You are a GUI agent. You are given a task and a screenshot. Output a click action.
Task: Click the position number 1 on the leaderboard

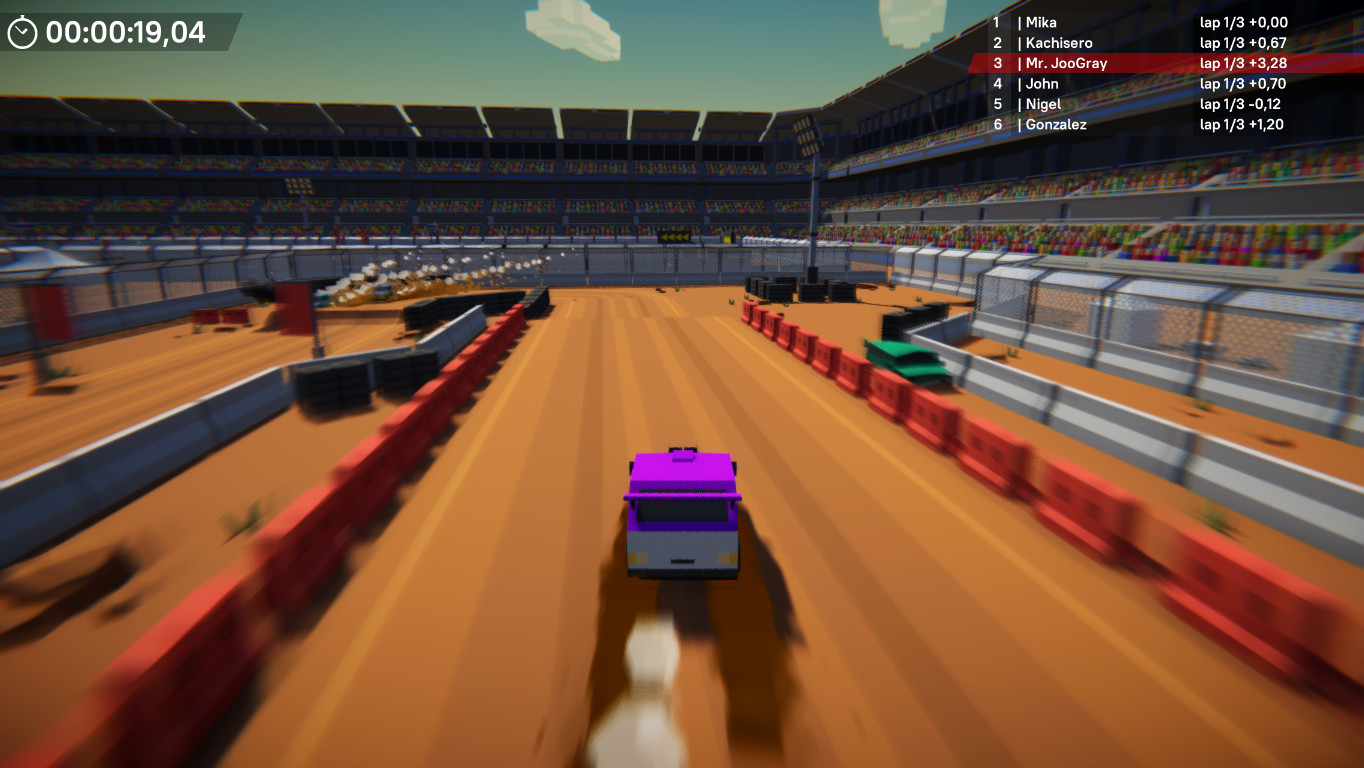pos(996,22)
